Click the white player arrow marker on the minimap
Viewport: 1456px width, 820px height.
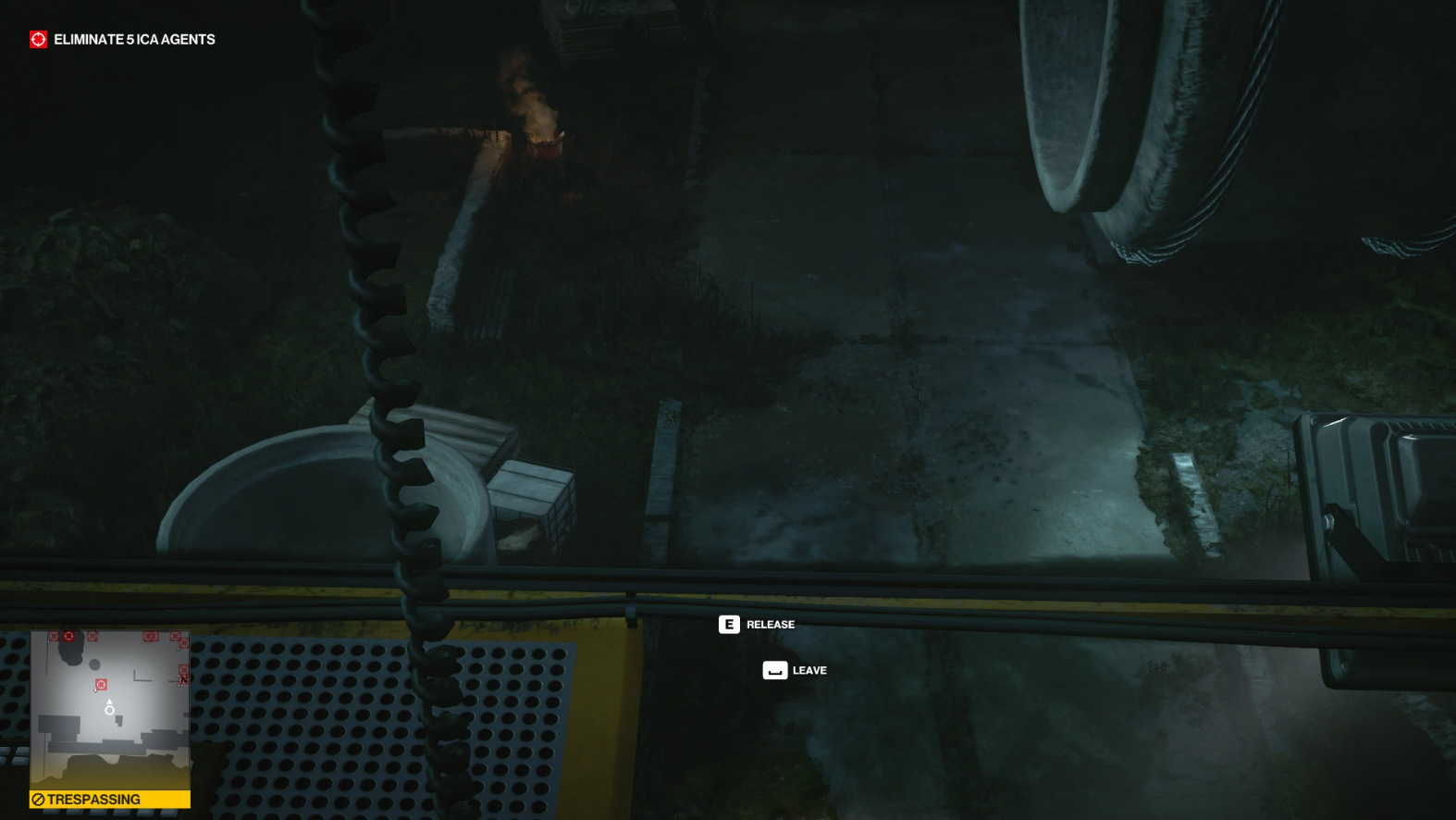109,702
